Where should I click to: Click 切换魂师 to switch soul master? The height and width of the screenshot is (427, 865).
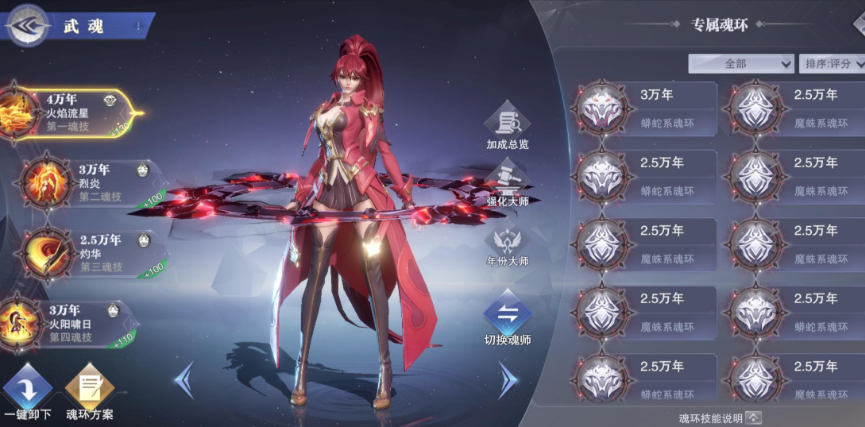click(507, 320)
